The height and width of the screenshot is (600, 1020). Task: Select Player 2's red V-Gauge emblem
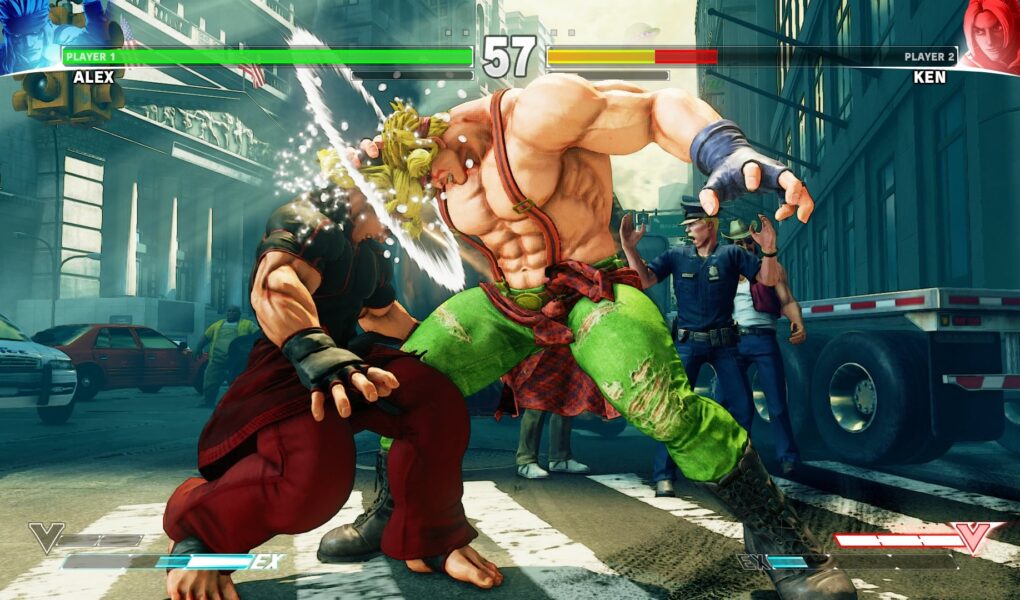973,537
